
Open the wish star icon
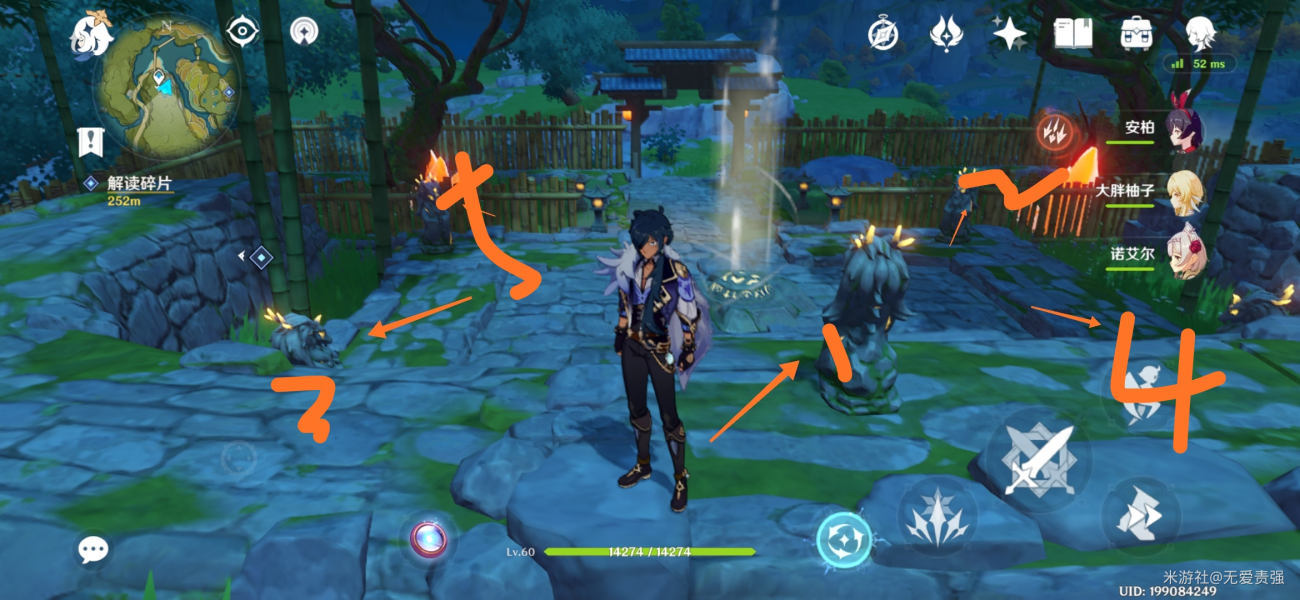[x=1009, y=34]
